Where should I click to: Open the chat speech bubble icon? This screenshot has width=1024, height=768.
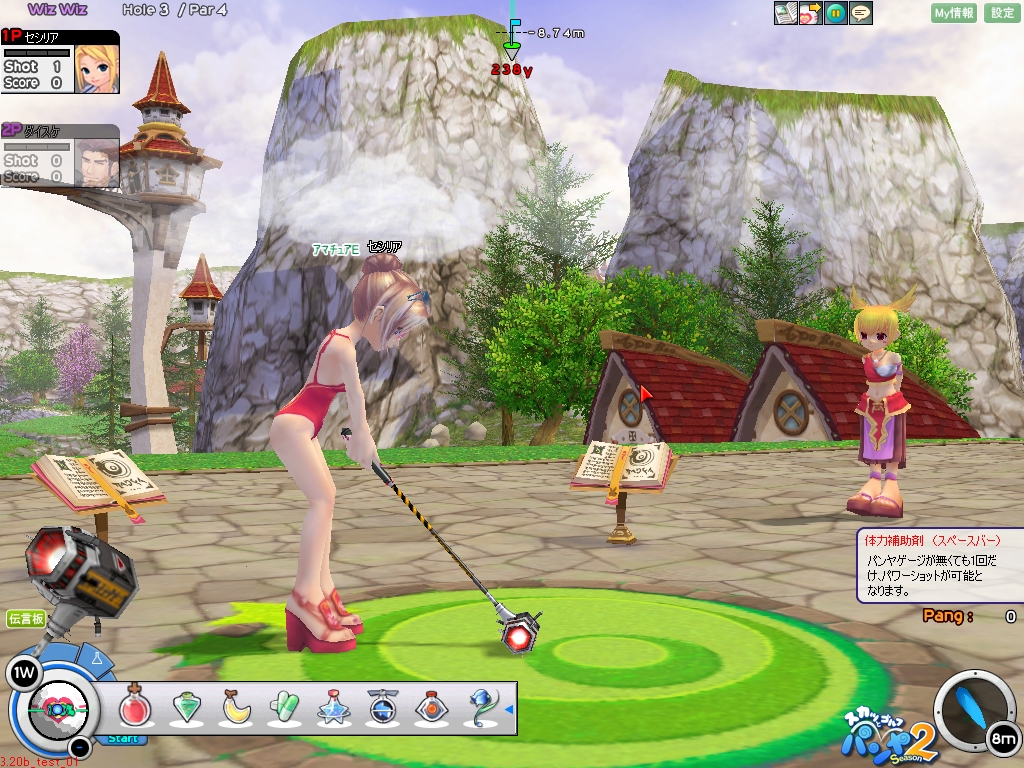(x=861, y=13)
